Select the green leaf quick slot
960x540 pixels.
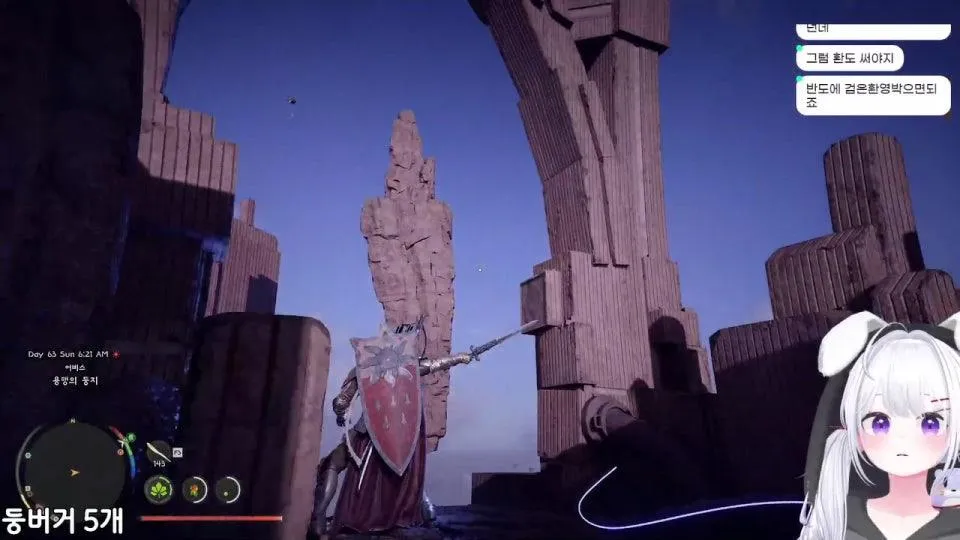click(160, 489)
